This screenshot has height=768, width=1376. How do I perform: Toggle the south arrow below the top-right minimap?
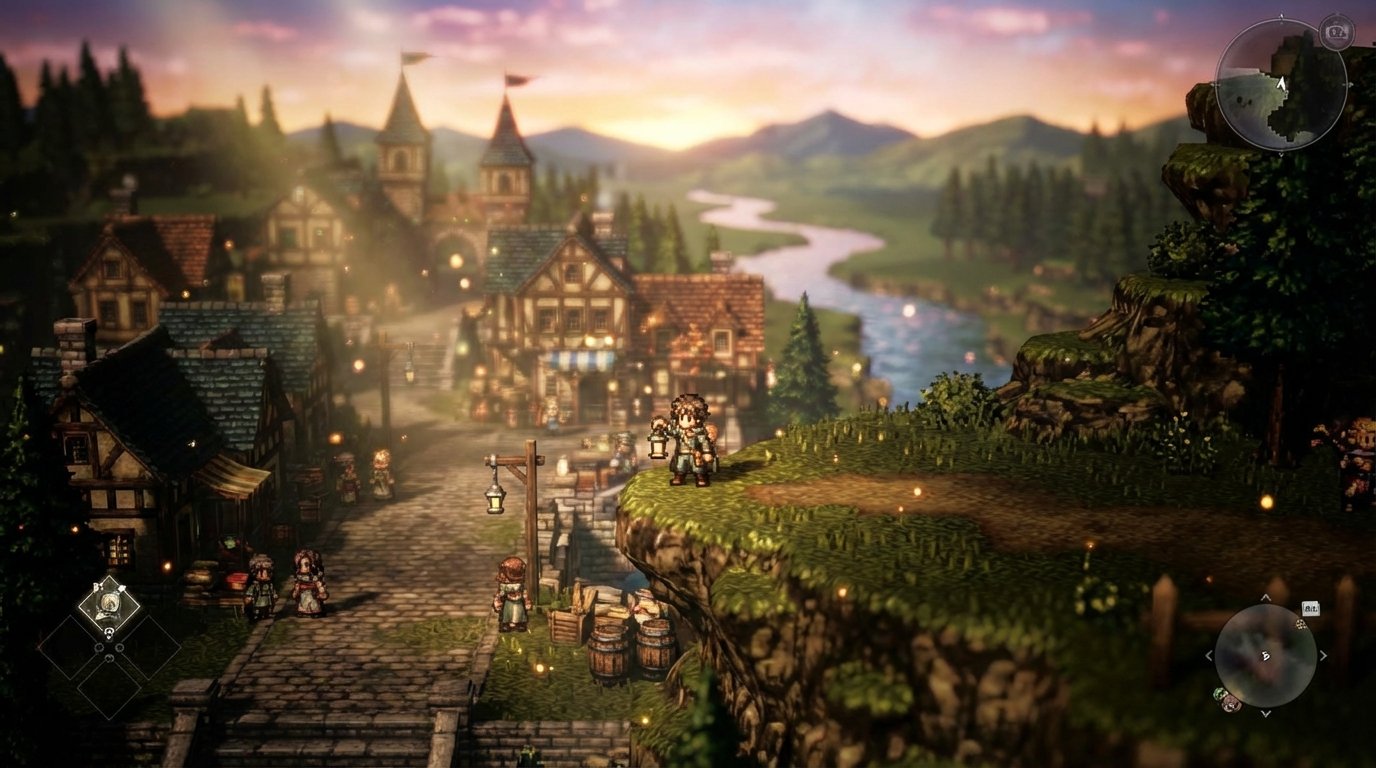point(1281,155)
